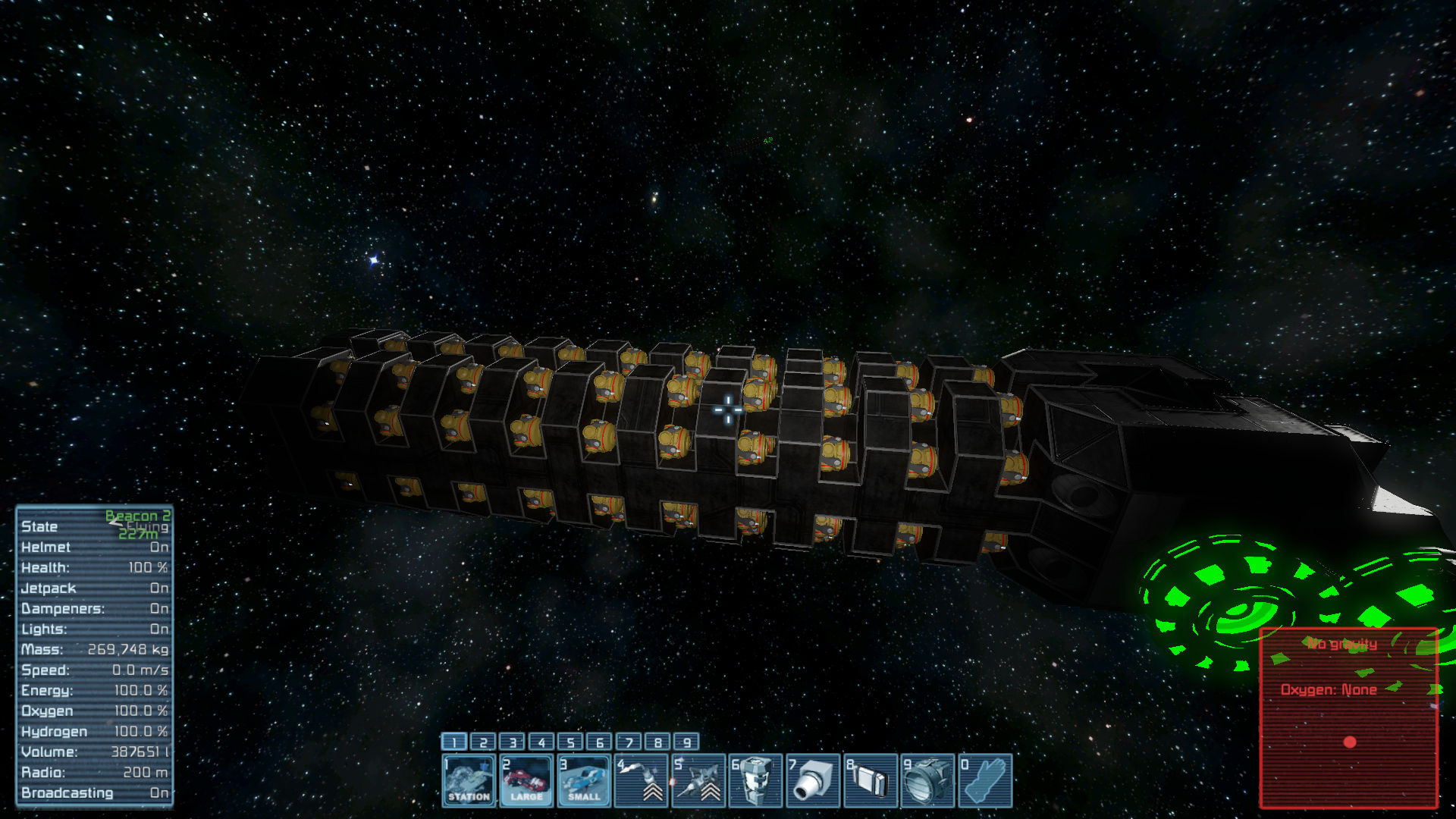
Task: Switch to toolbar page 7
Action: click(629, 742)
